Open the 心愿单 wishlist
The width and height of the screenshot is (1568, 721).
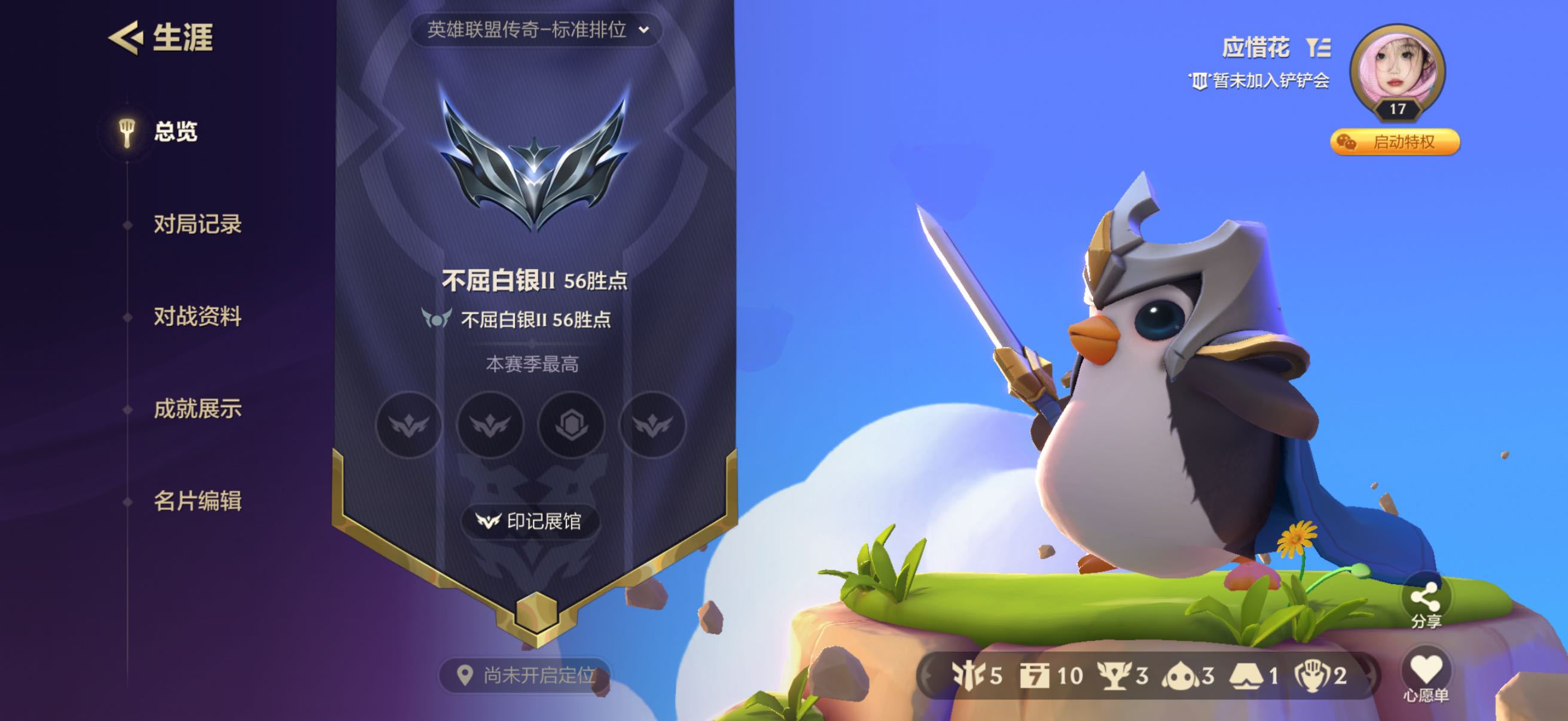1426,676
